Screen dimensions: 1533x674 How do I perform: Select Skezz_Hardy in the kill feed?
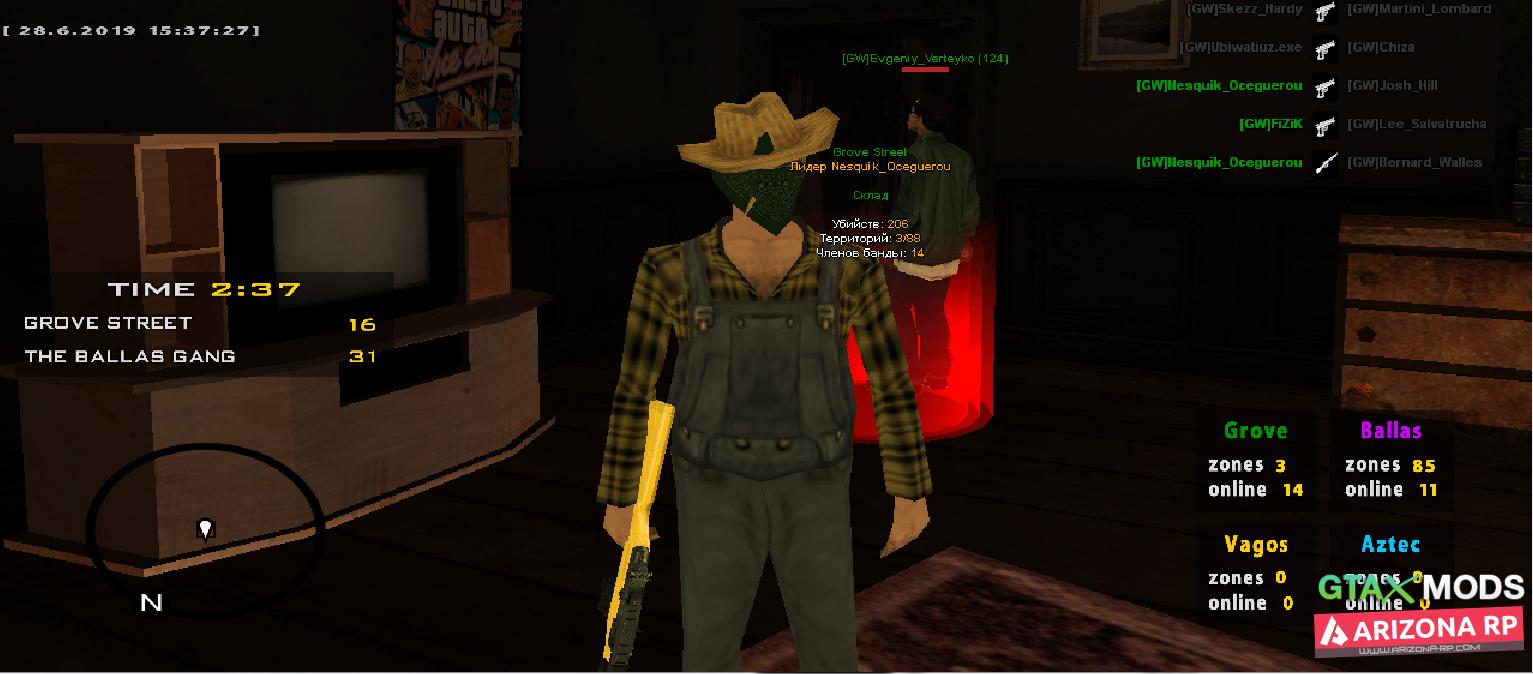(1244, 9)
